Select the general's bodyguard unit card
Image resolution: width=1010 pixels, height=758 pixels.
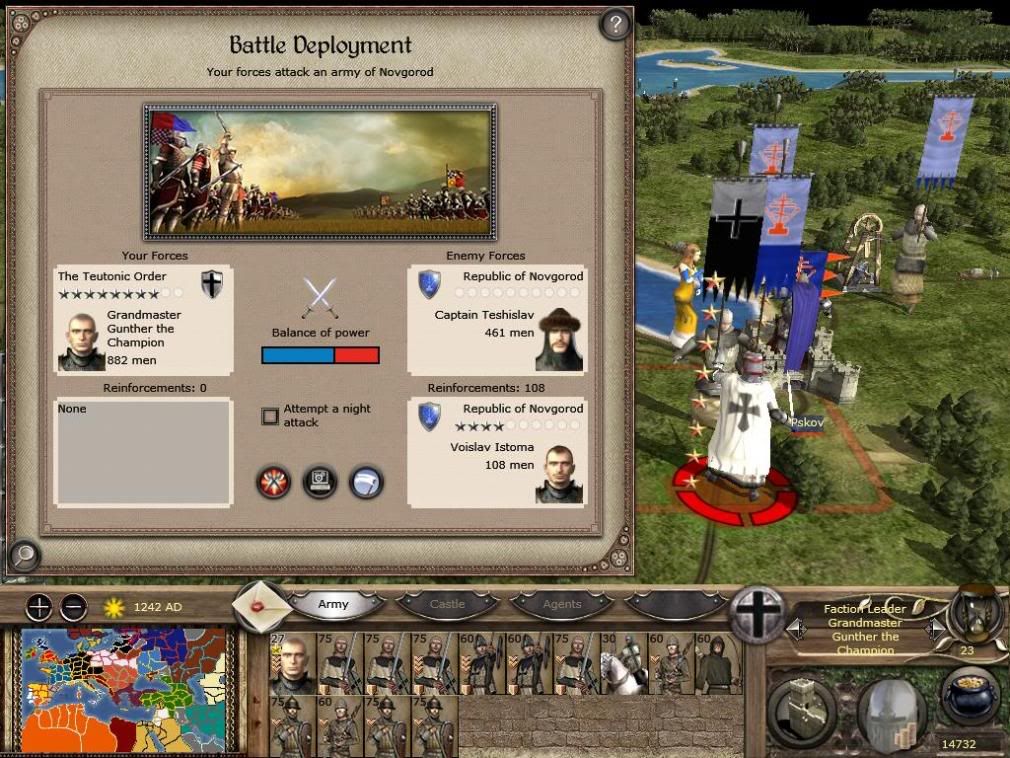coord(291,663)
